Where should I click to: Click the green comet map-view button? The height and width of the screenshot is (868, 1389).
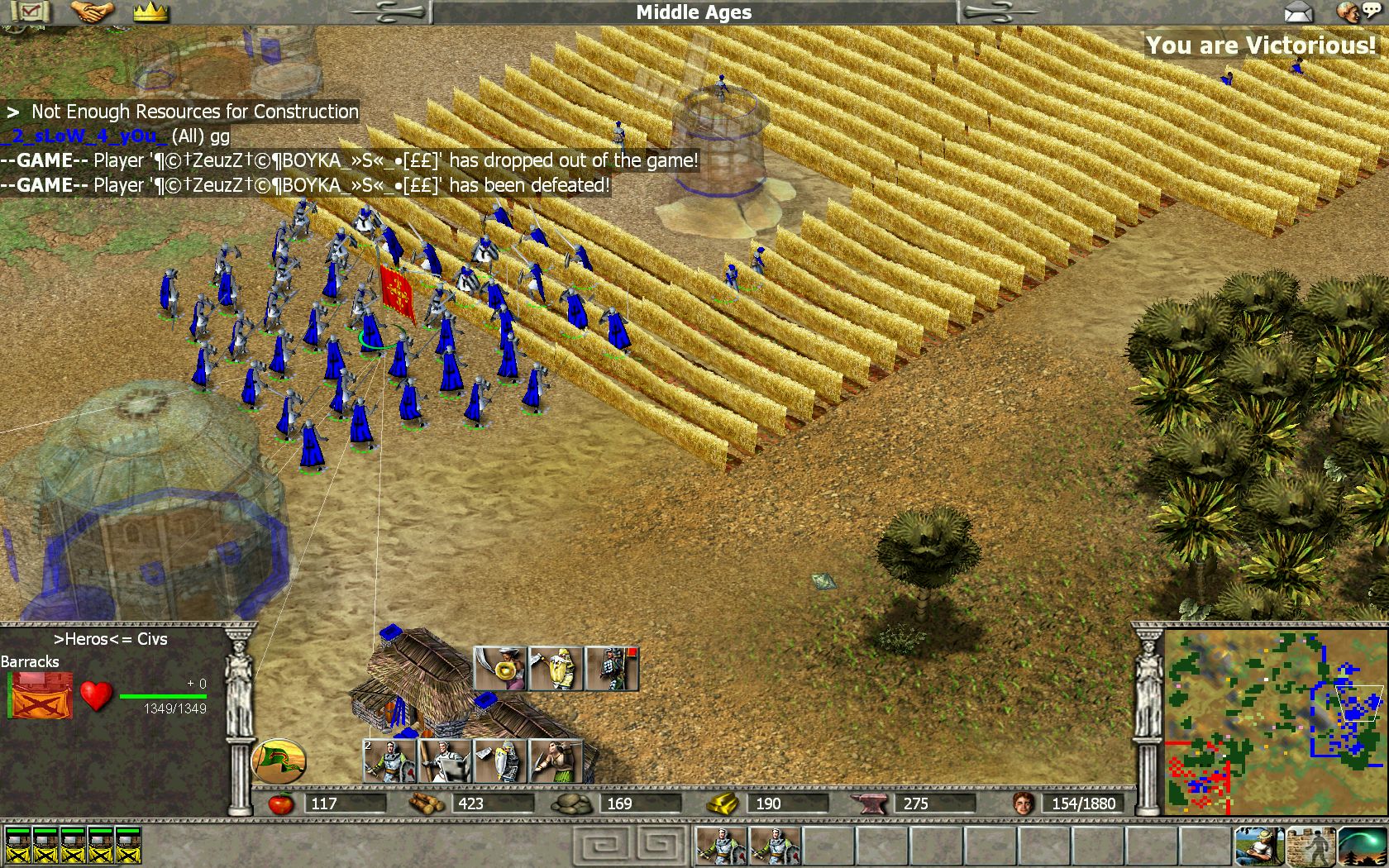tap(1361, 846)
